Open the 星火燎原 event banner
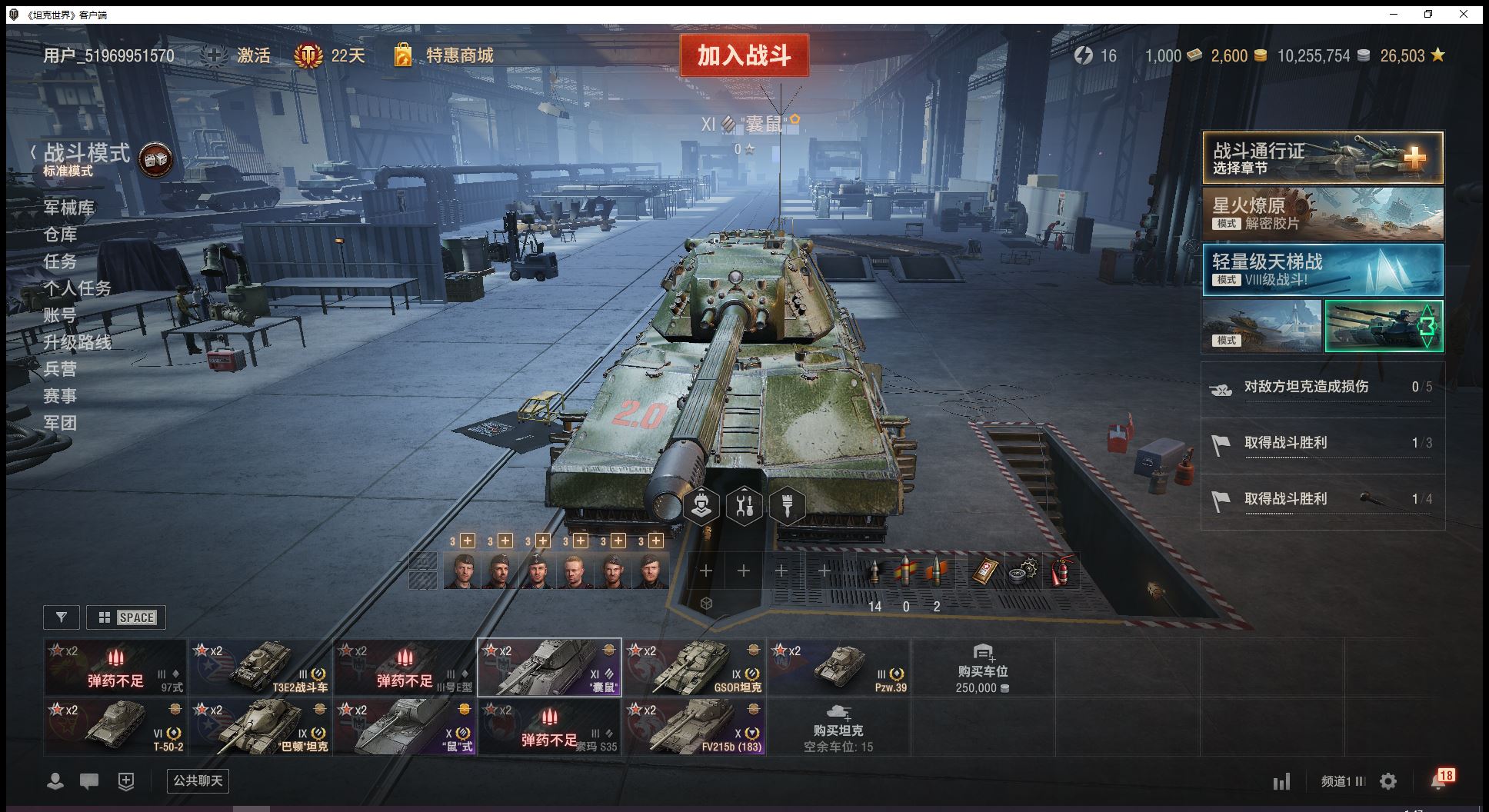The width and height of the screenshot is (1489, 812). [1322, 214]
